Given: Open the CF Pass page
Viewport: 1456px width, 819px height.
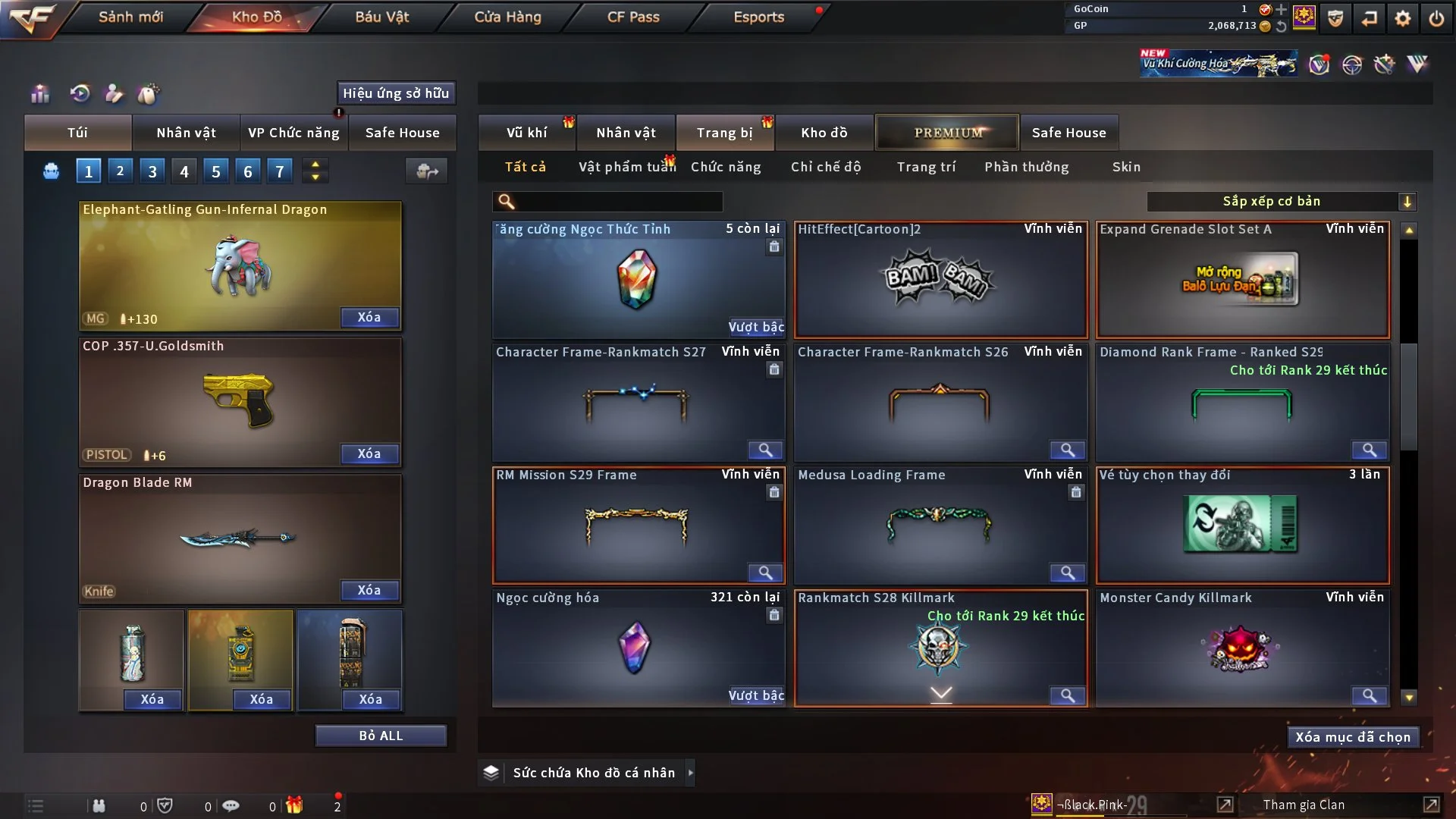Looking at the screenshot, I should (633, 17).
